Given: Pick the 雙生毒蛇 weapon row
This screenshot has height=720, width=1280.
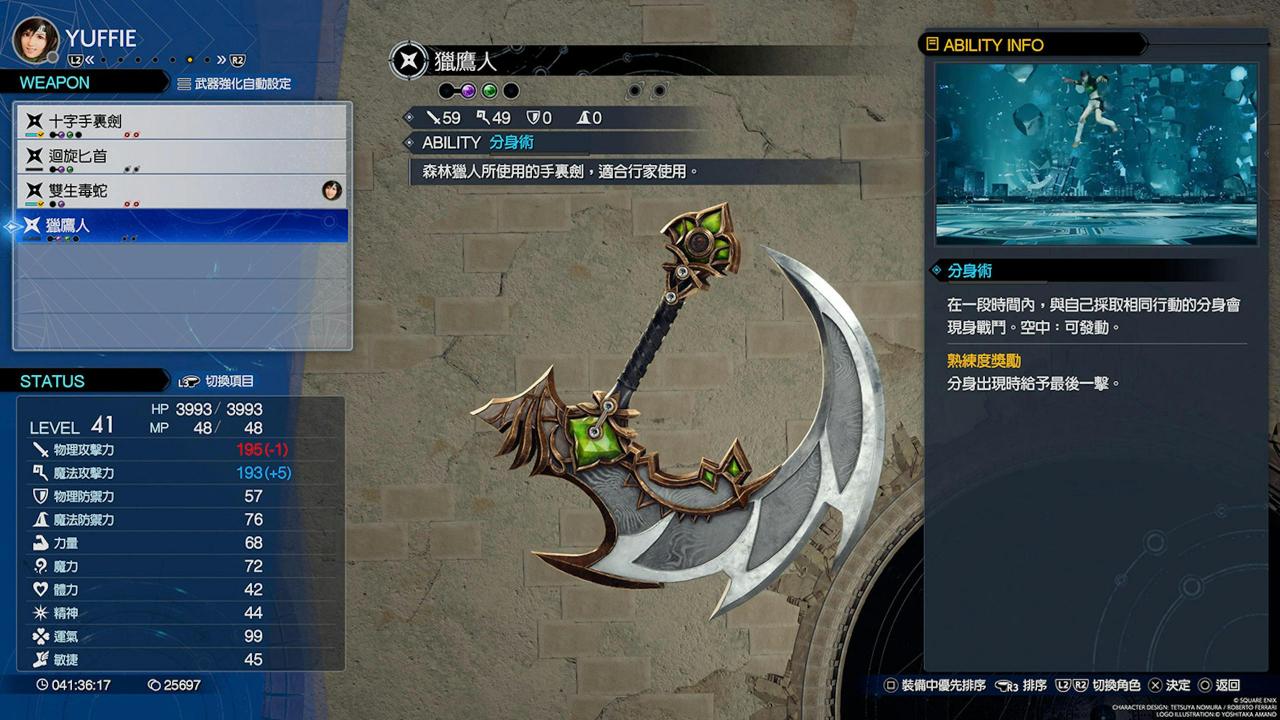Looking at the screenshot, I should click(180, 190).
